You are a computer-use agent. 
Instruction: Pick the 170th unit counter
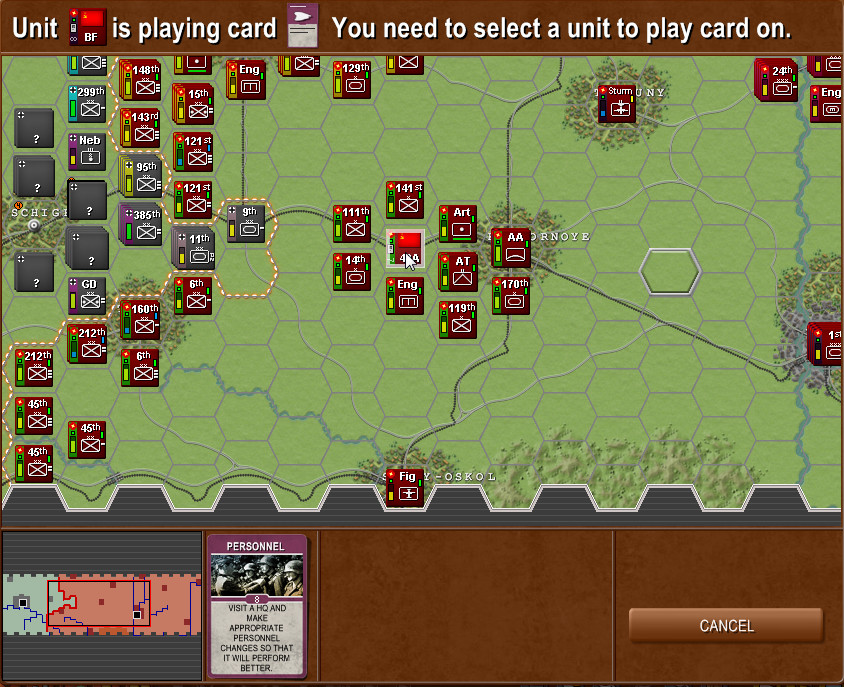tap(511, 295)
